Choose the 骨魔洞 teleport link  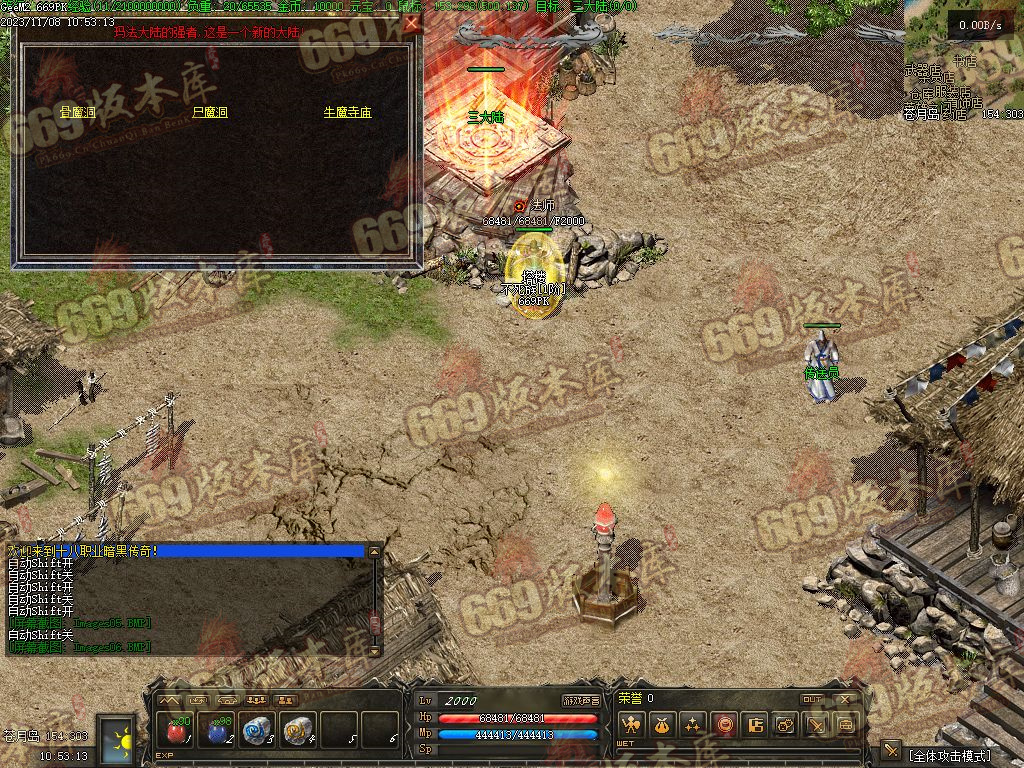(77, 113)
